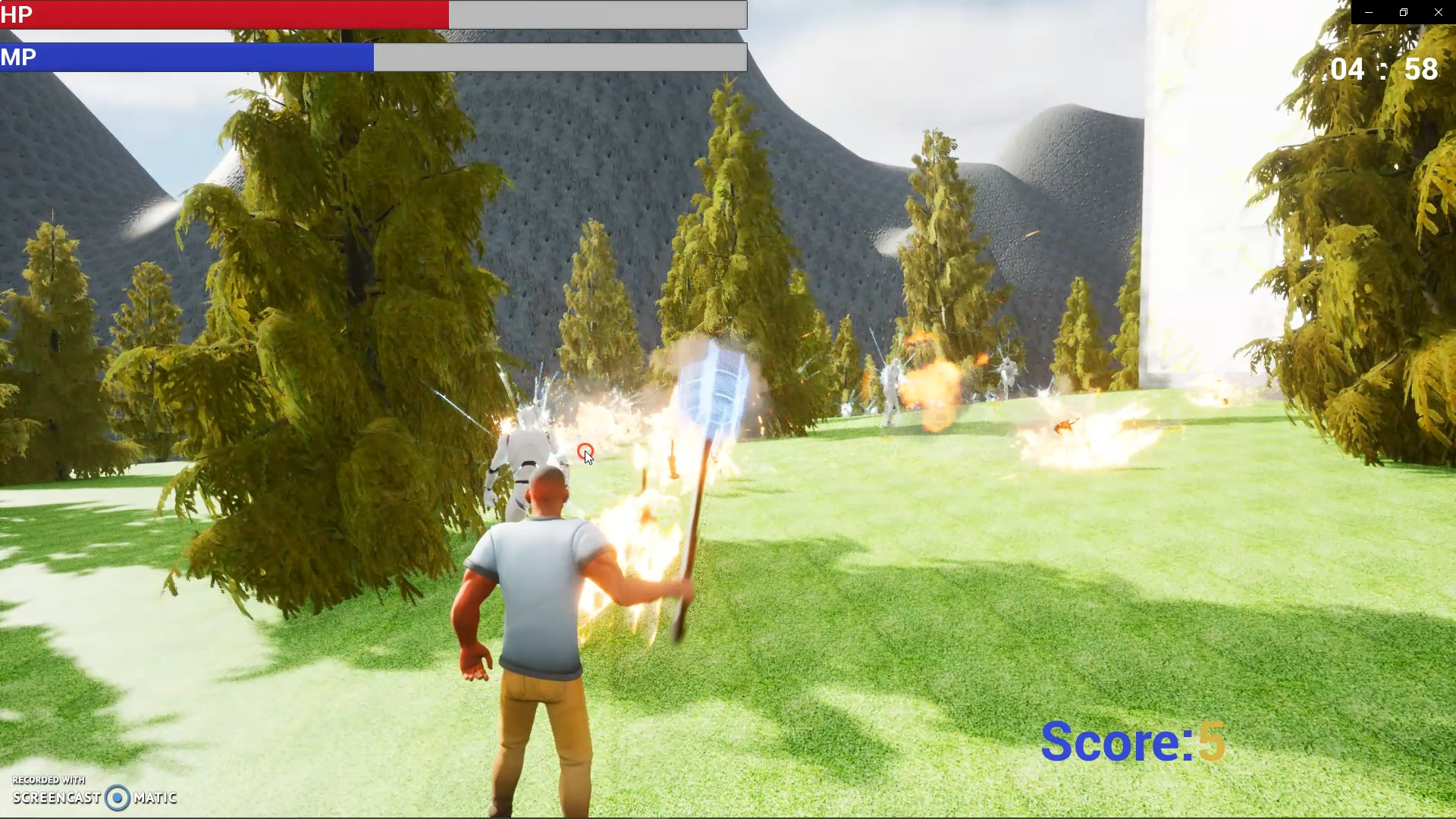This screenshot has width=1456, height=819.
Task: Click the blue Screencast-O-Matic logo icon
Action: [x=118, y=798]
